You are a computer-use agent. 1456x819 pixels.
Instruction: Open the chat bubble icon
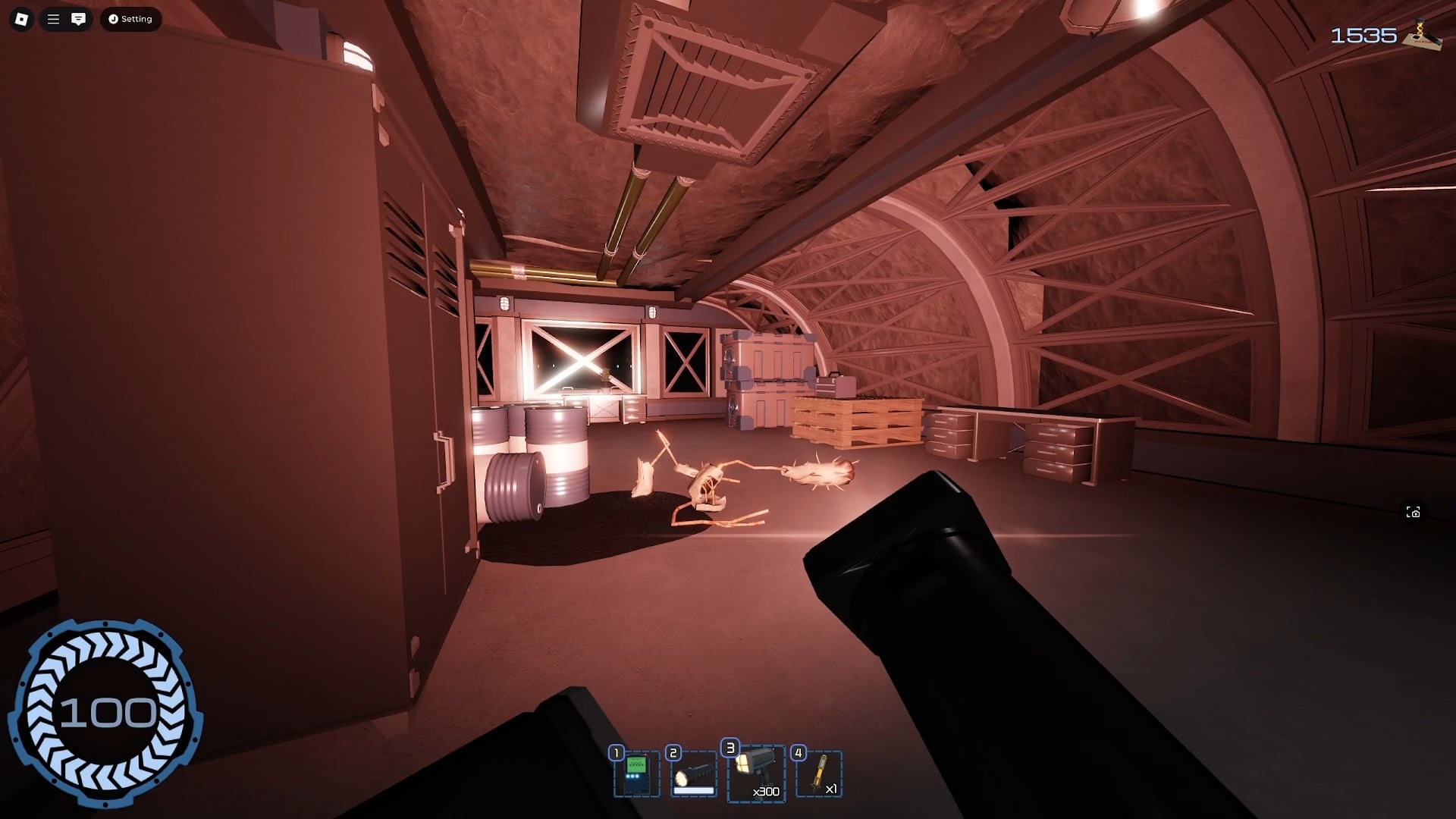pyautogui.click(x=79, y=19)
